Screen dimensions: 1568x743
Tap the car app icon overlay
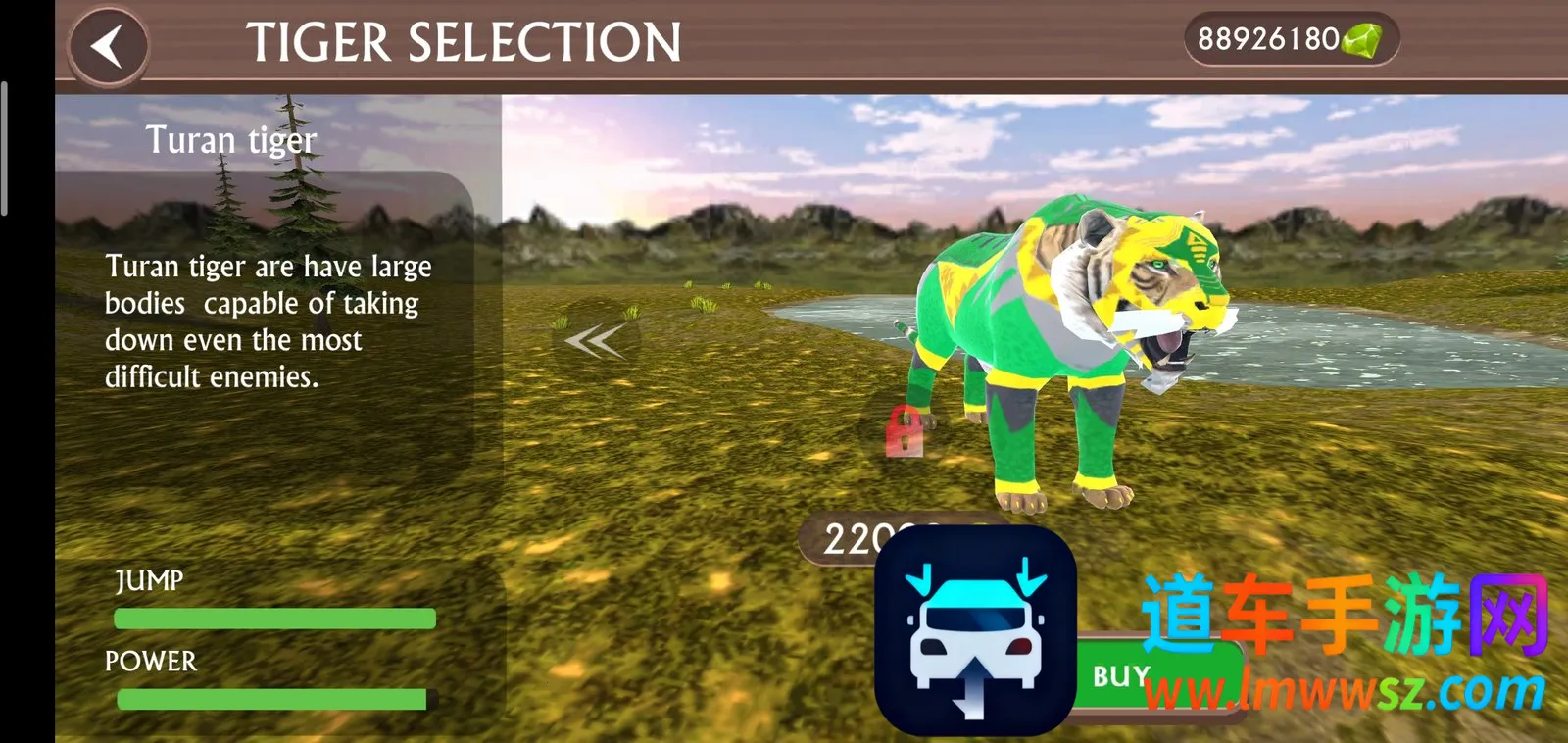coord(975,632)
